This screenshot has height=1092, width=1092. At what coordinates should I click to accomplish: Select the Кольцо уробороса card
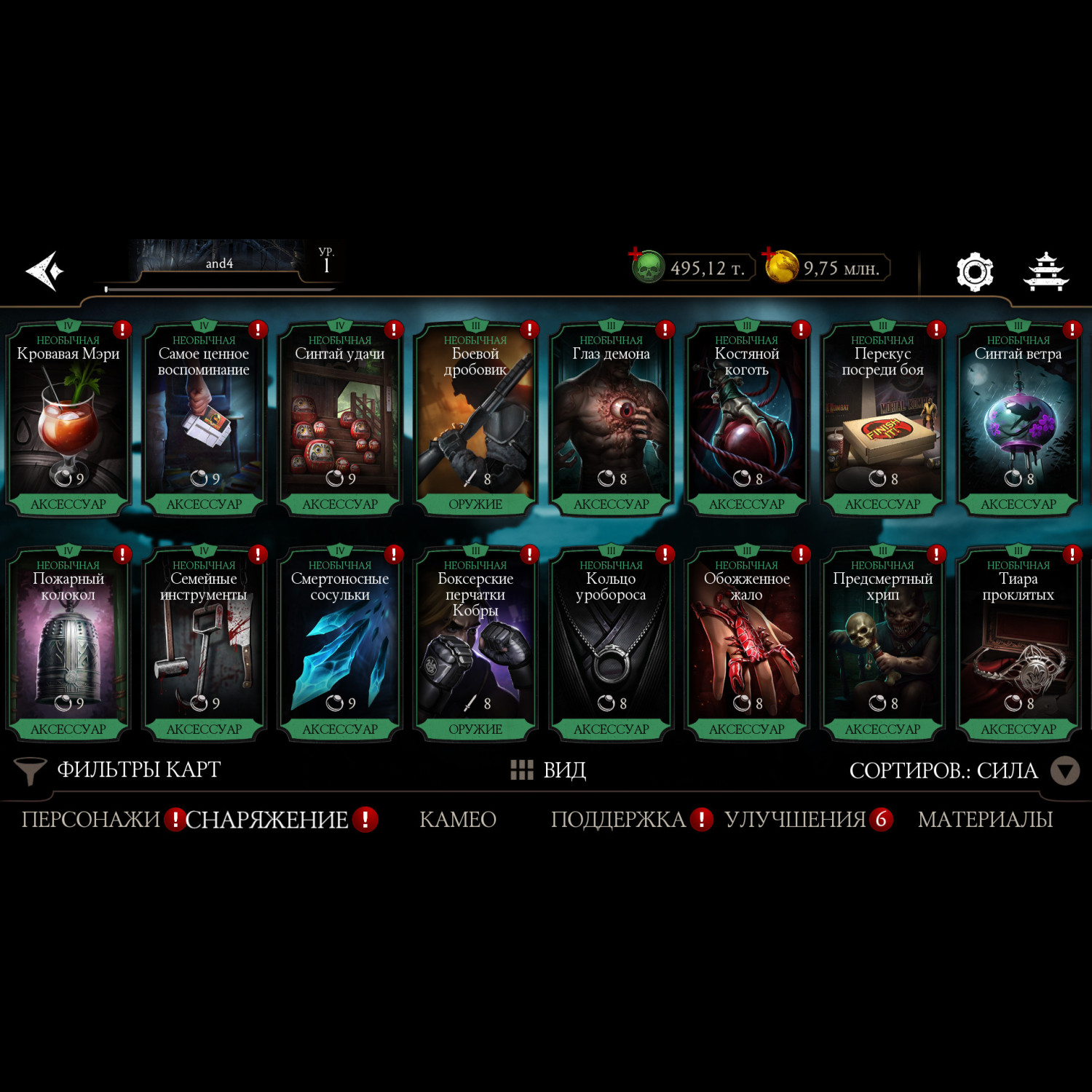pyautogui.click(x=612, y=644)
